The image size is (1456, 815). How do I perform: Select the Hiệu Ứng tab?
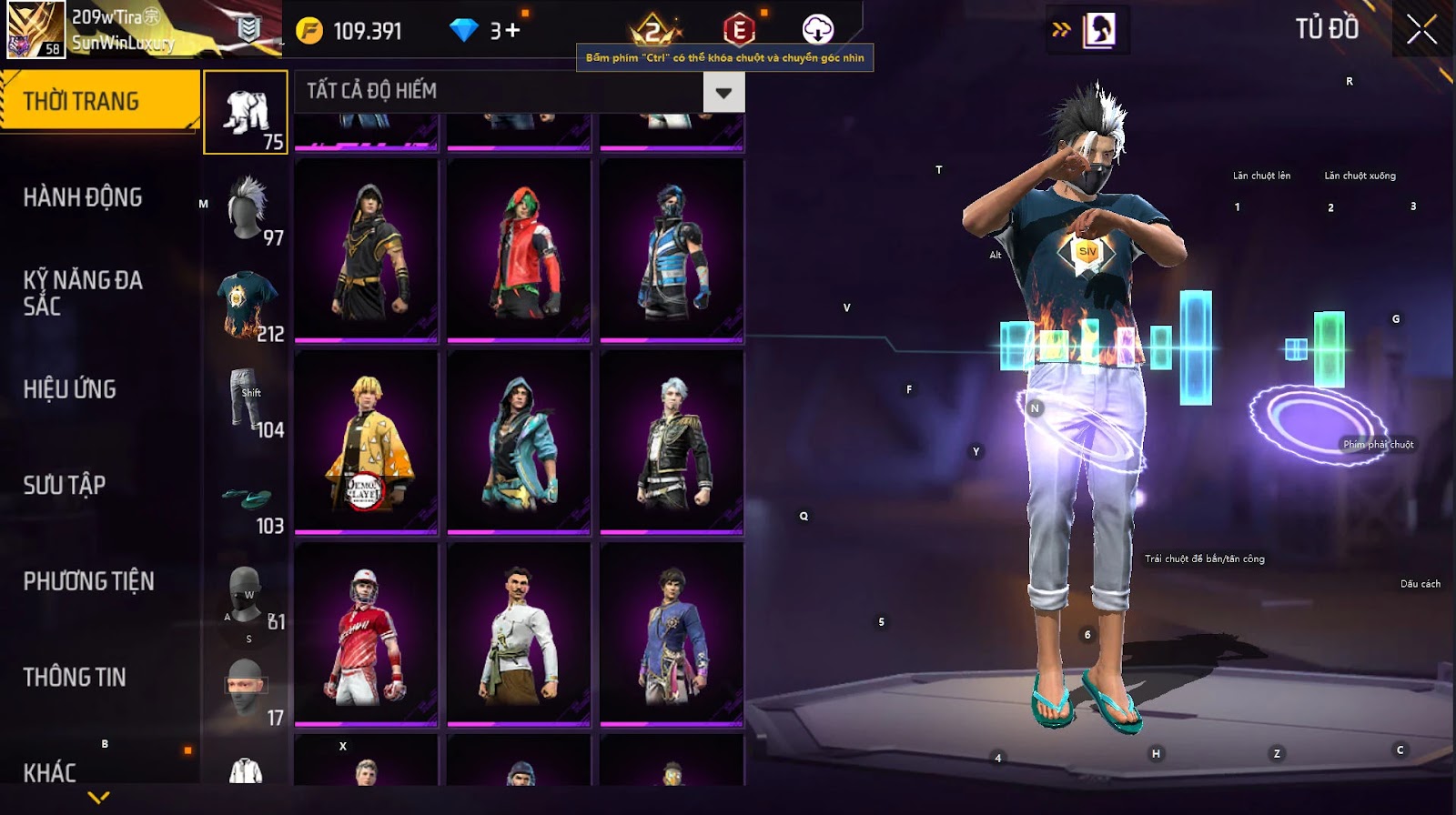[70, 389]
